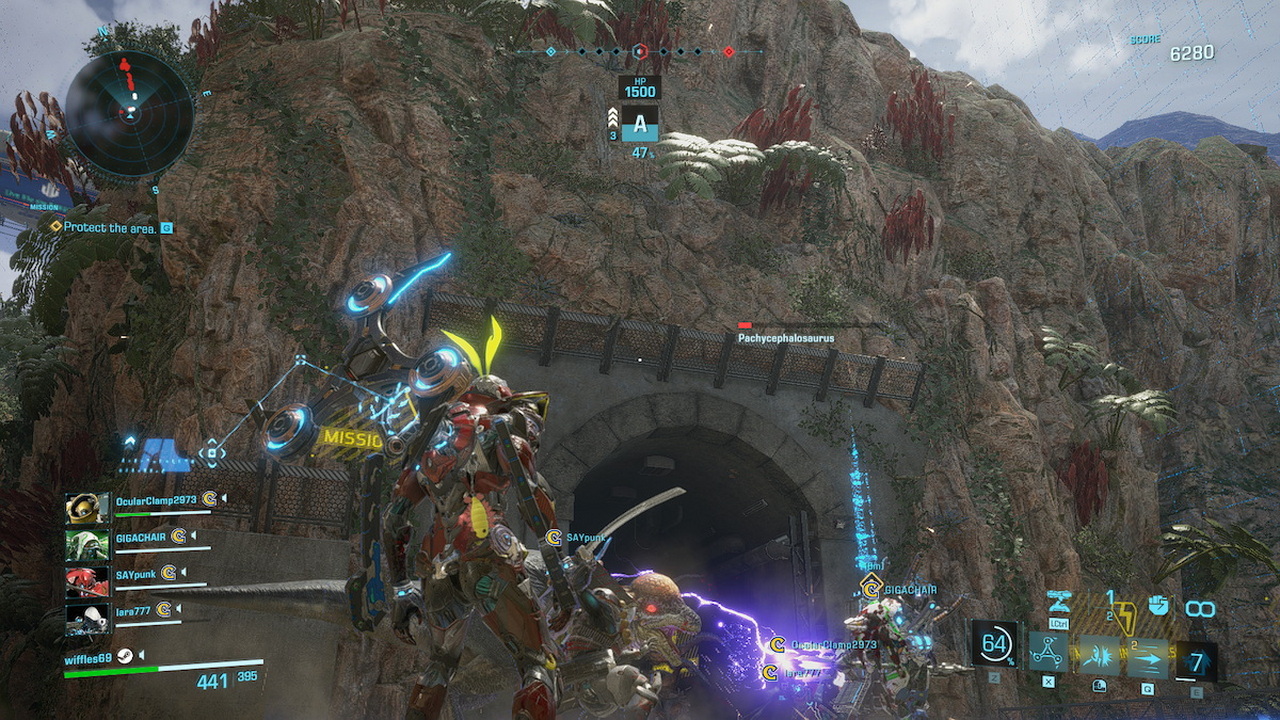Select the ability on cooldown showing 7
The width and height of the screenshot is (1280, 720).
[x=1197, y=661]
